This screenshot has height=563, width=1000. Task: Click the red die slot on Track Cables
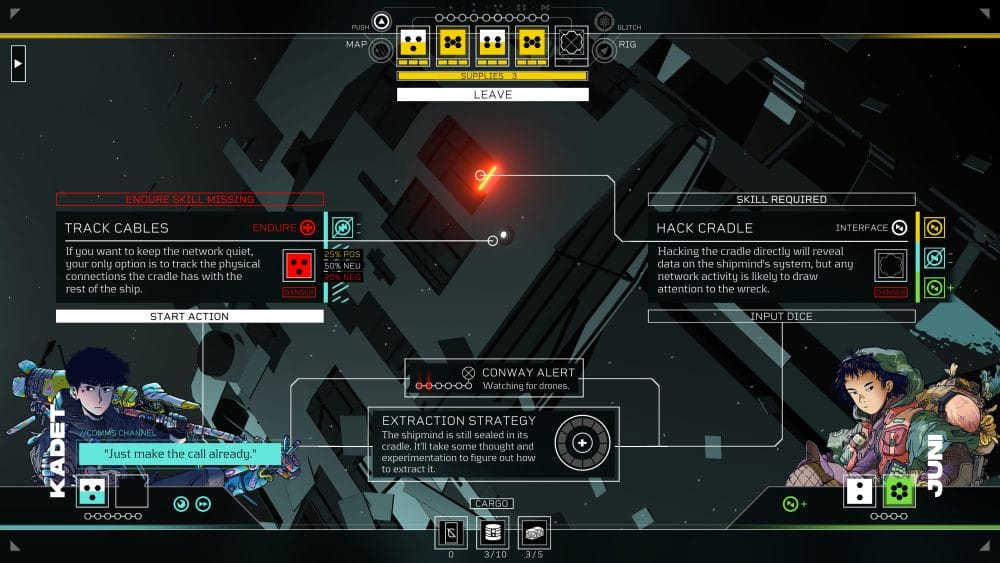(299, 265)
